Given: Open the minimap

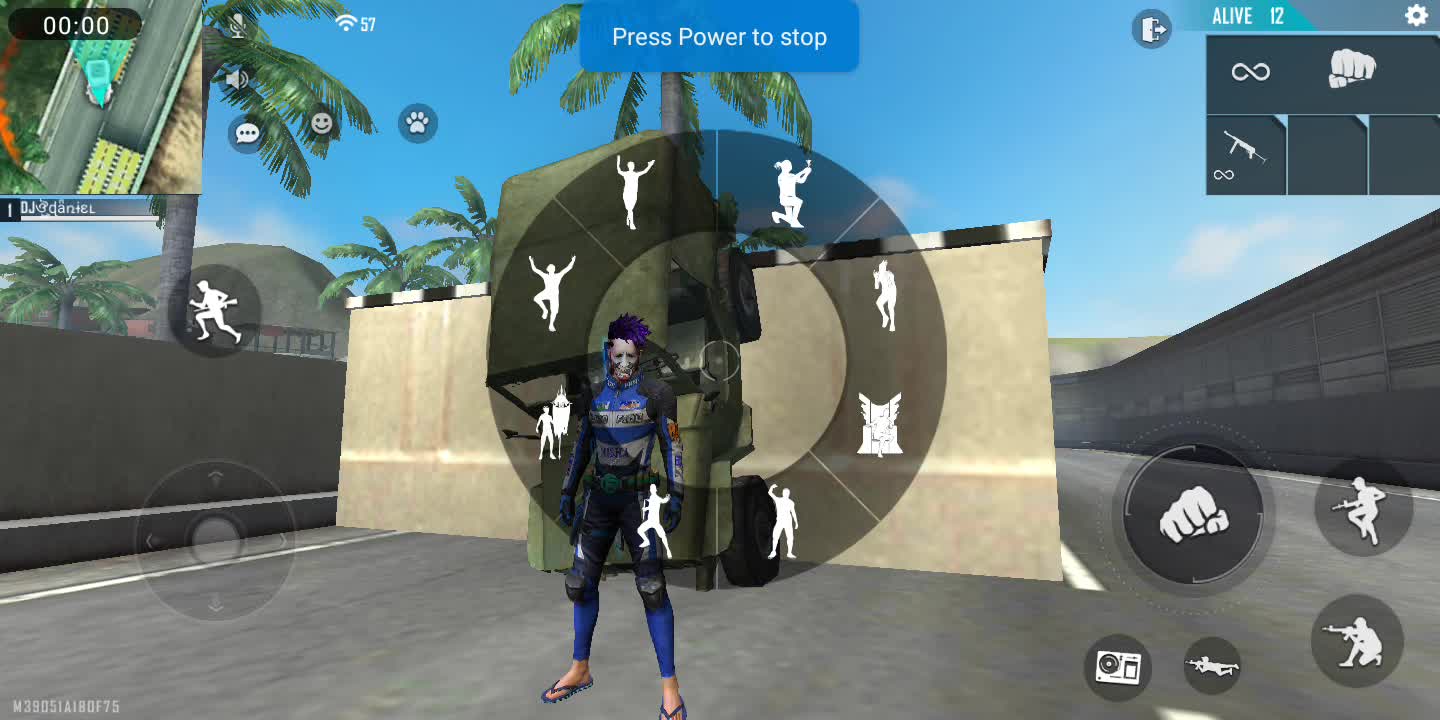Looking at the screenshot, I should click(100, 98).
